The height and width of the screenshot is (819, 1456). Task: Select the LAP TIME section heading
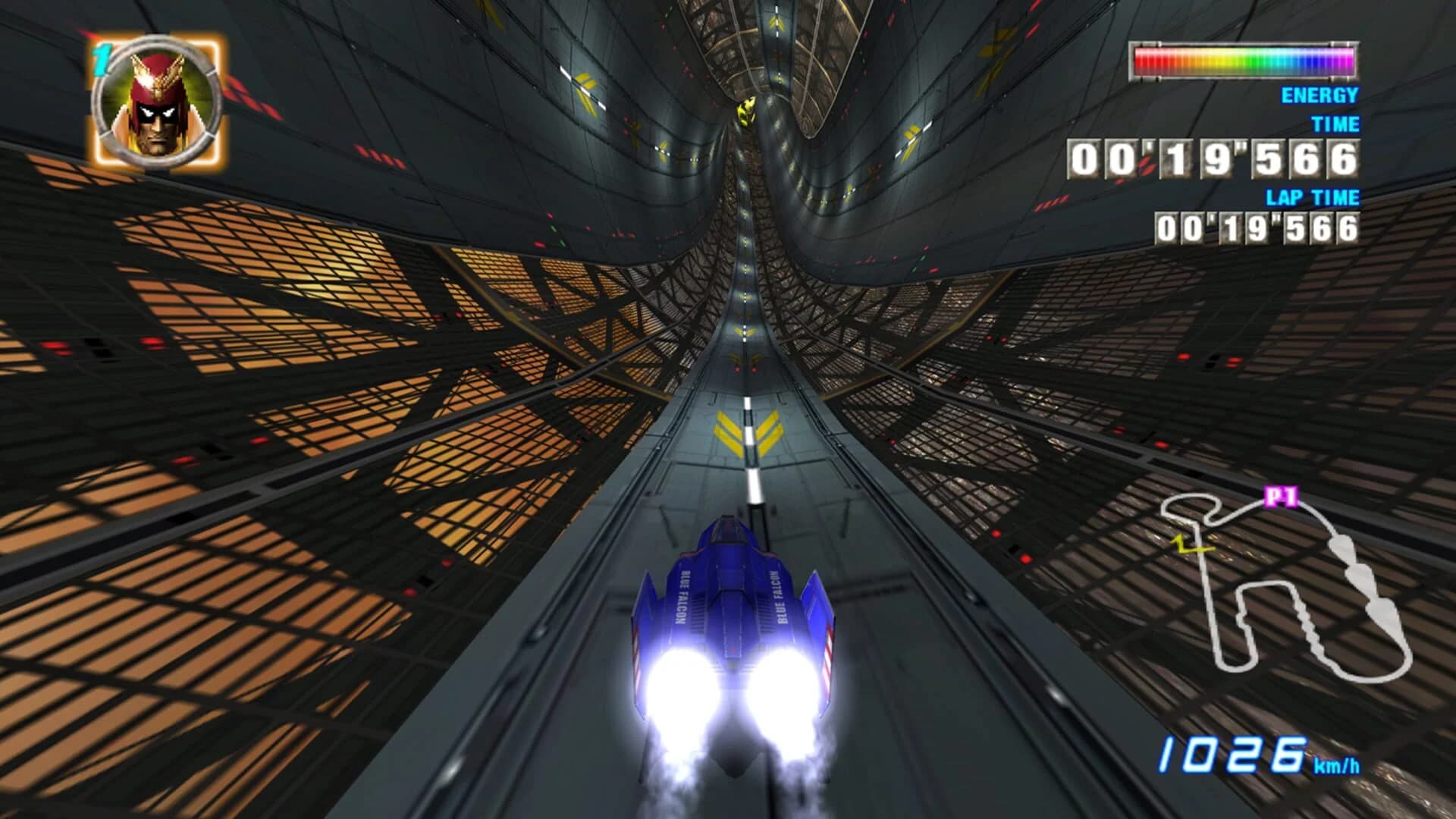tap(1312, 197)
